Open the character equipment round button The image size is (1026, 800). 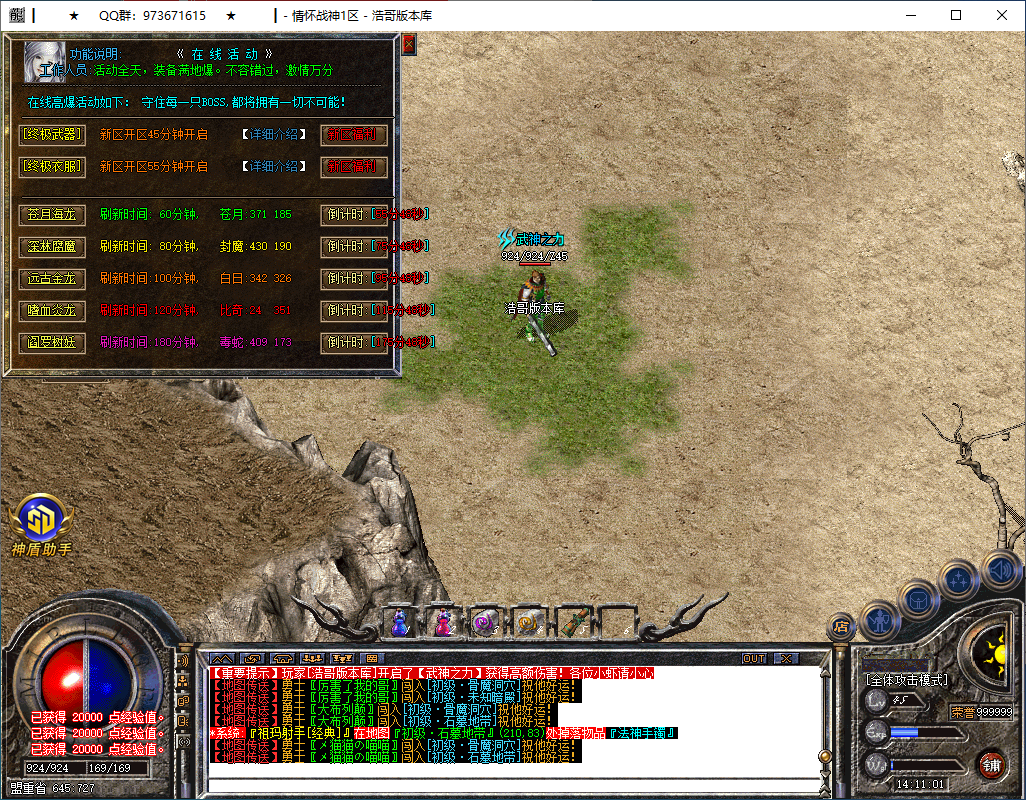(x=879, y=620)
